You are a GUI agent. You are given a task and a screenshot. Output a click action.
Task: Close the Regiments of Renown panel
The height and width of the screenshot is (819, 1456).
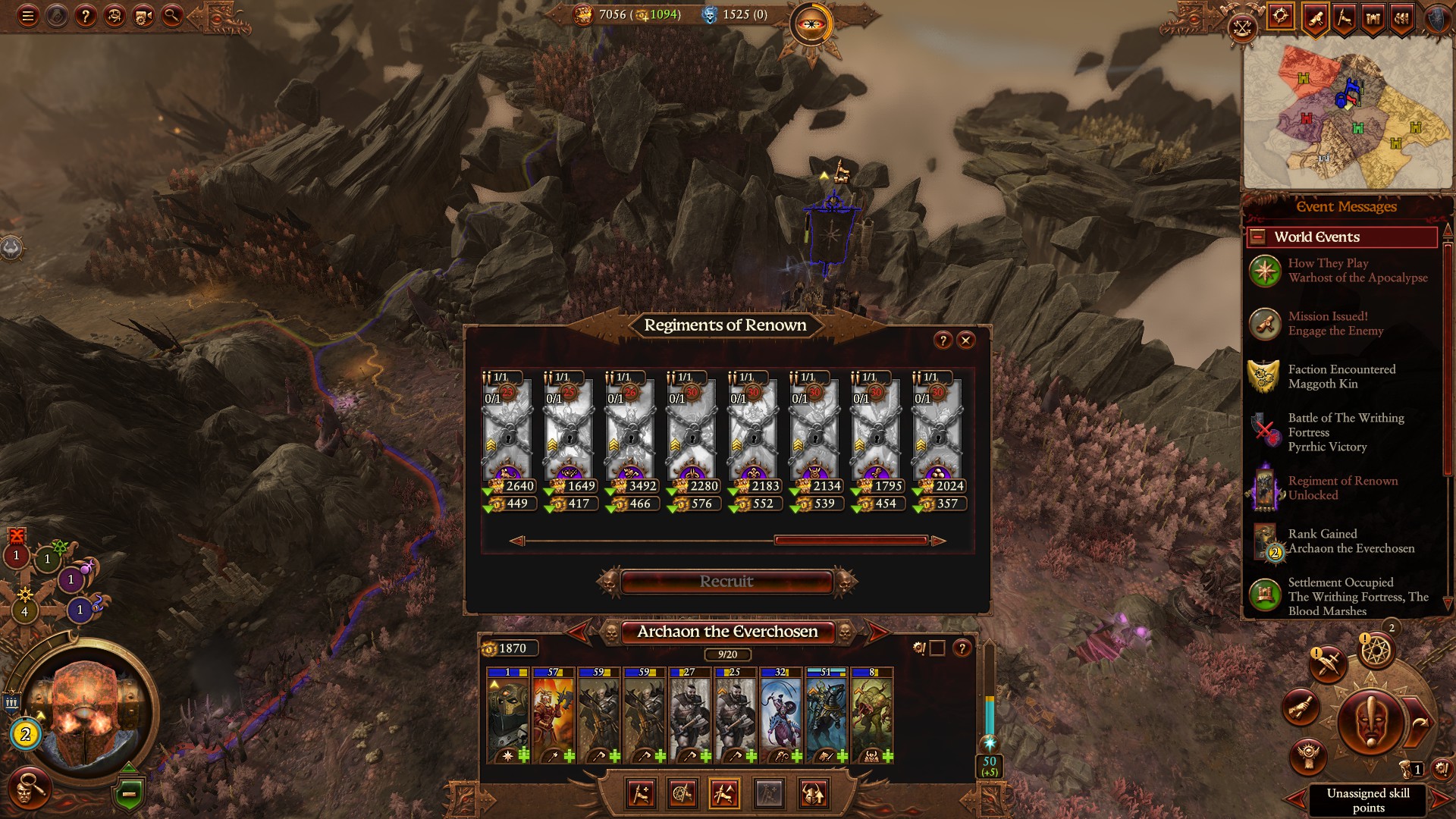pyautogui.click(x=965, y=340)
